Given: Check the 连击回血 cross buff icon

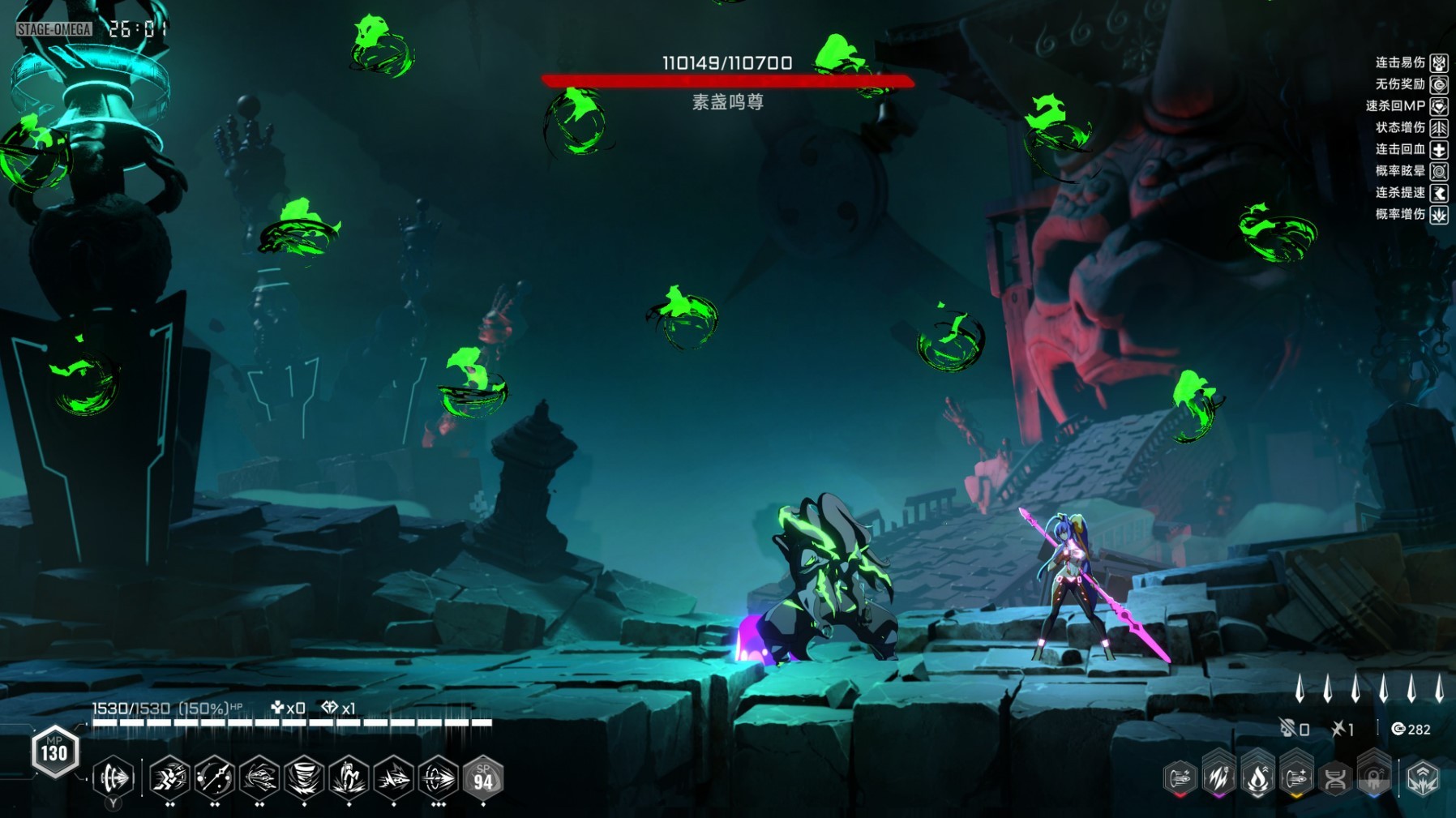Looking at the screenshot, I should coord(1439,150).
